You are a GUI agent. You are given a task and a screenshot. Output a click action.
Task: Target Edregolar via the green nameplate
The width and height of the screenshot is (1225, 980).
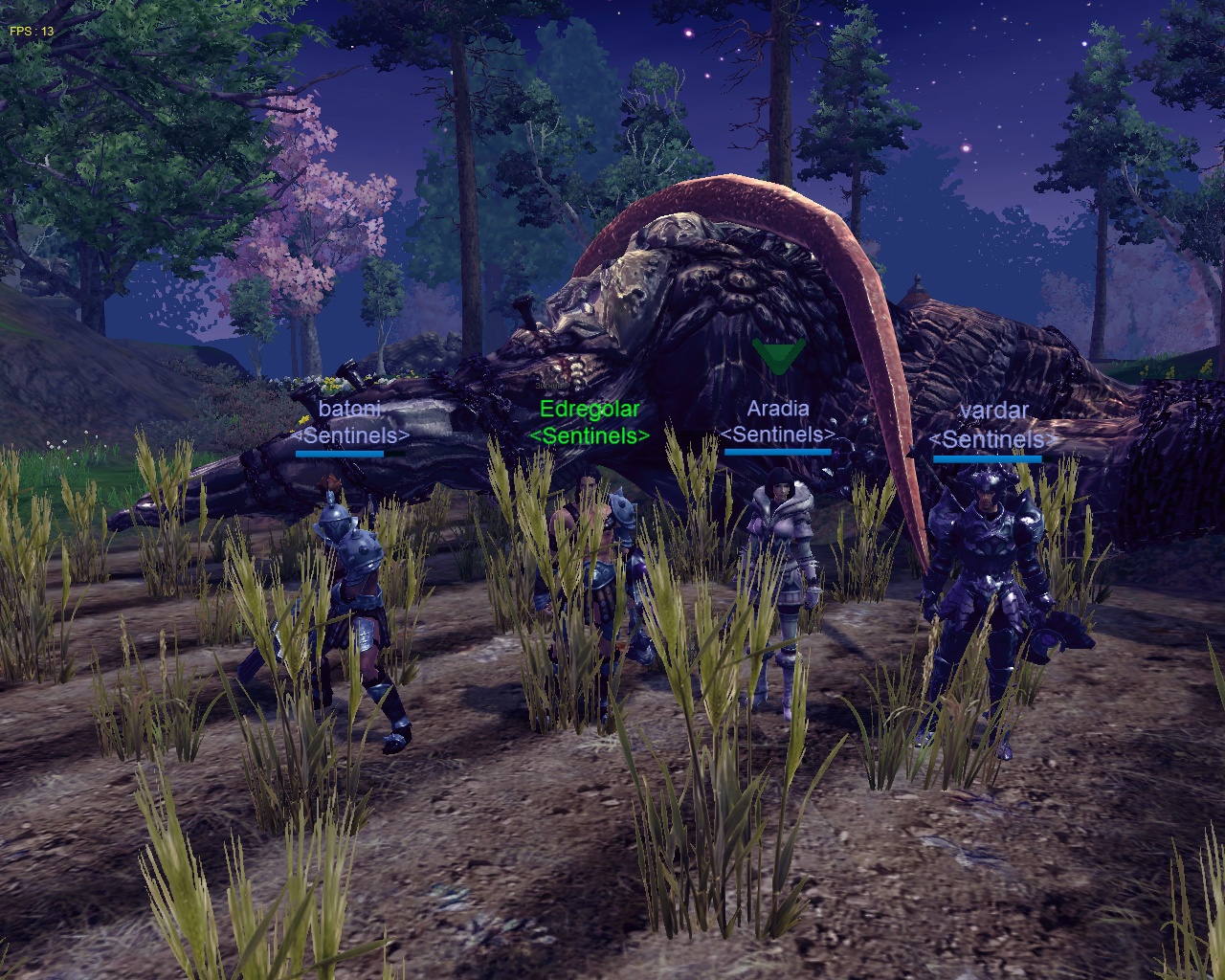(589, 411)
